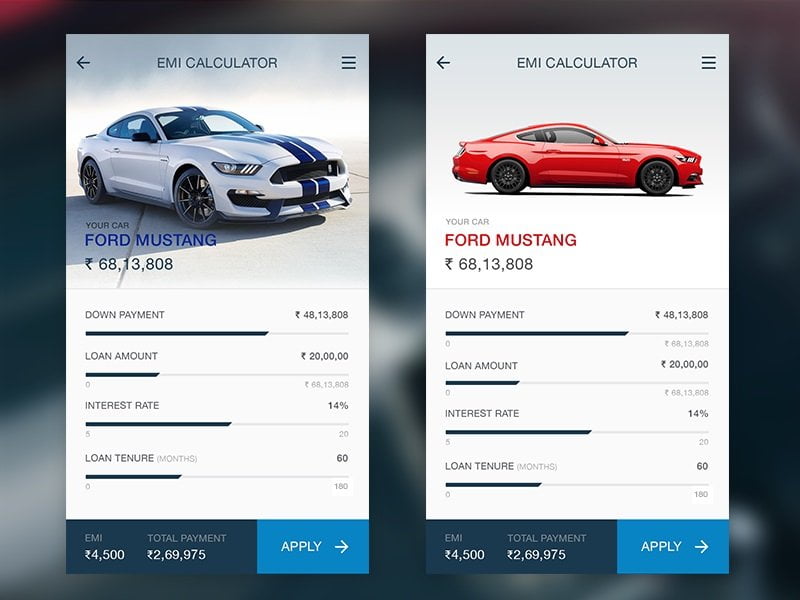800x600 pixels.
Task: Click Apply on the white Mustang calculator
Action: click(313, 547)
